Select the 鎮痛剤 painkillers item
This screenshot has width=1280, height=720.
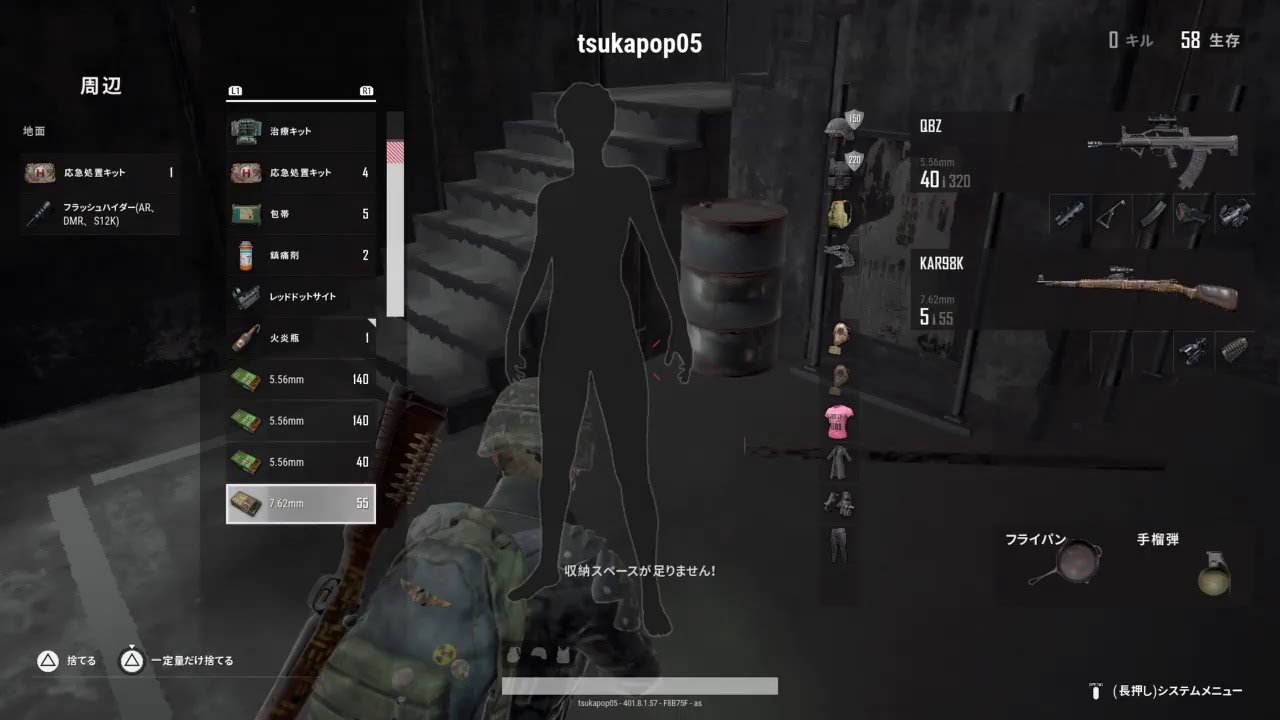pyautogui.click(x=300, y=255)
